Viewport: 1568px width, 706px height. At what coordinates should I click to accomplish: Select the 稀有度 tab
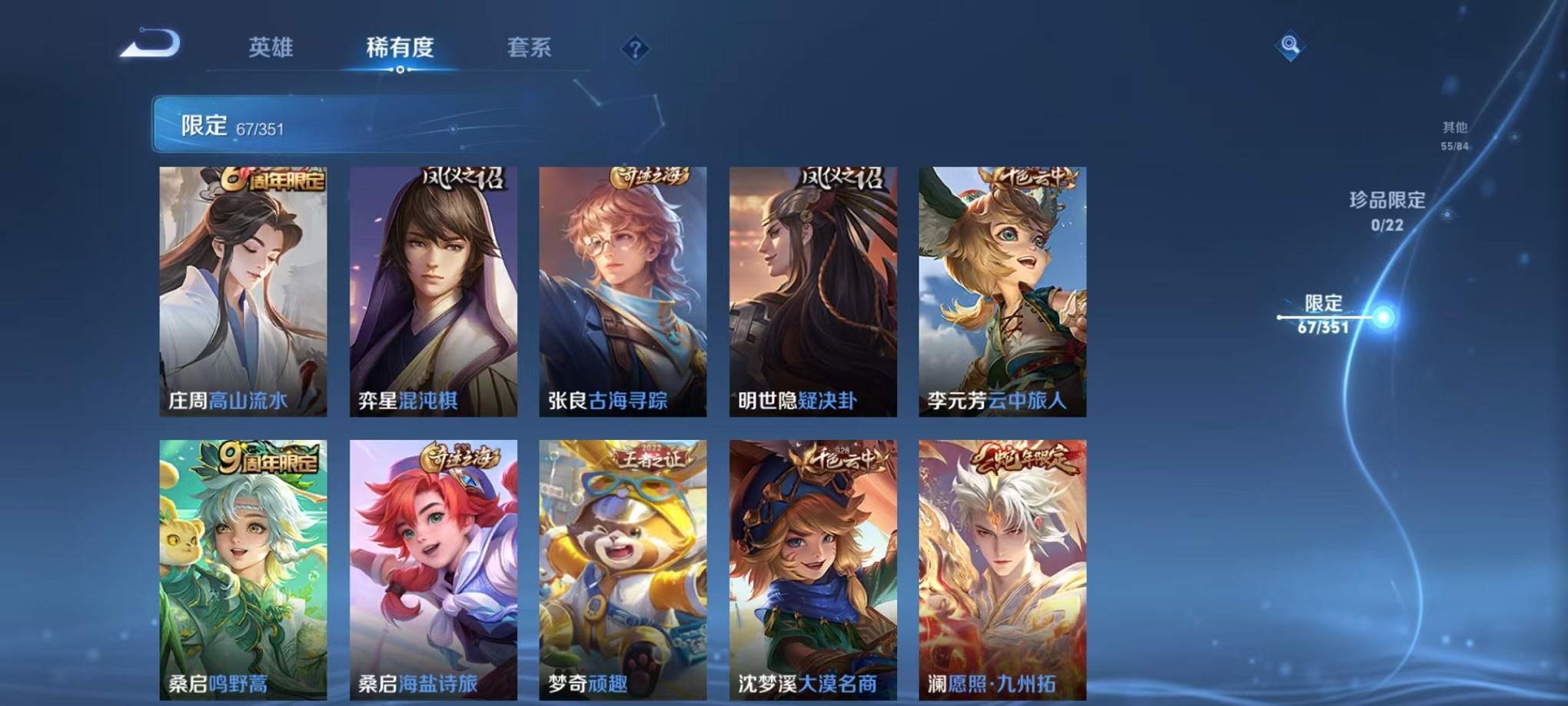[x=400, y=46]
